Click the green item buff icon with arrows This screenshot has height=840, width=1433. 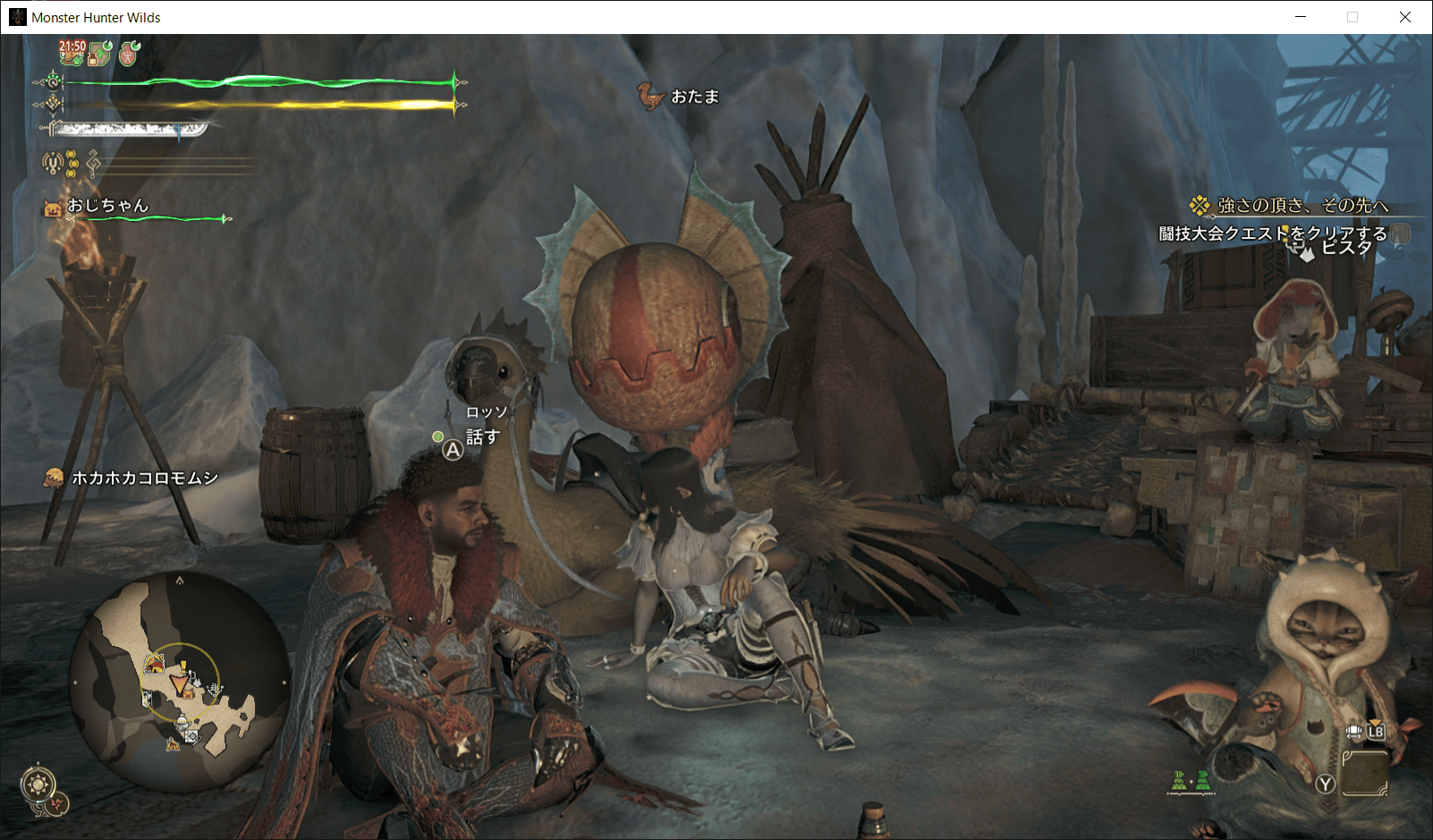pos(101,54)
